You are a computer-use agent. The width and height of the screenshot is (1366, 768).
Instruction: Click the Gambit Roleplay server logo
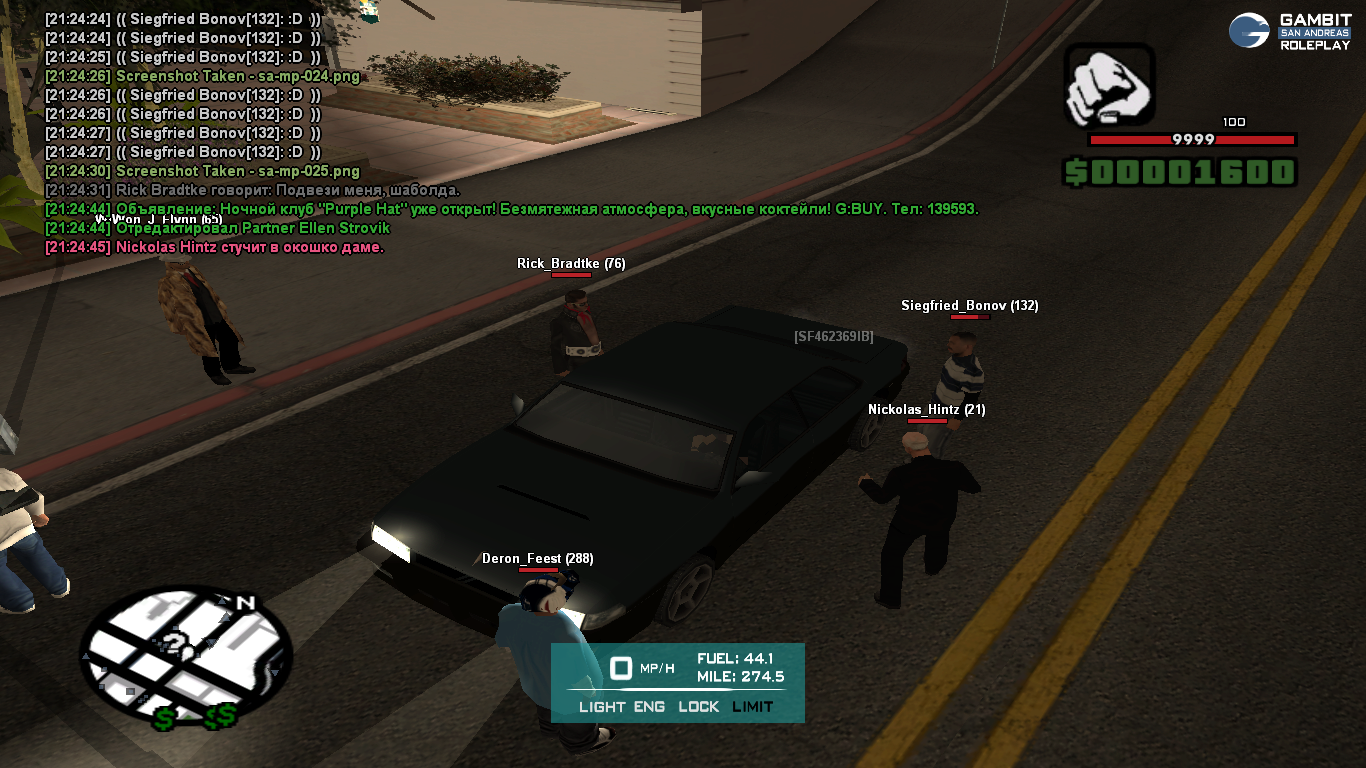click(x=1290, y=31)
